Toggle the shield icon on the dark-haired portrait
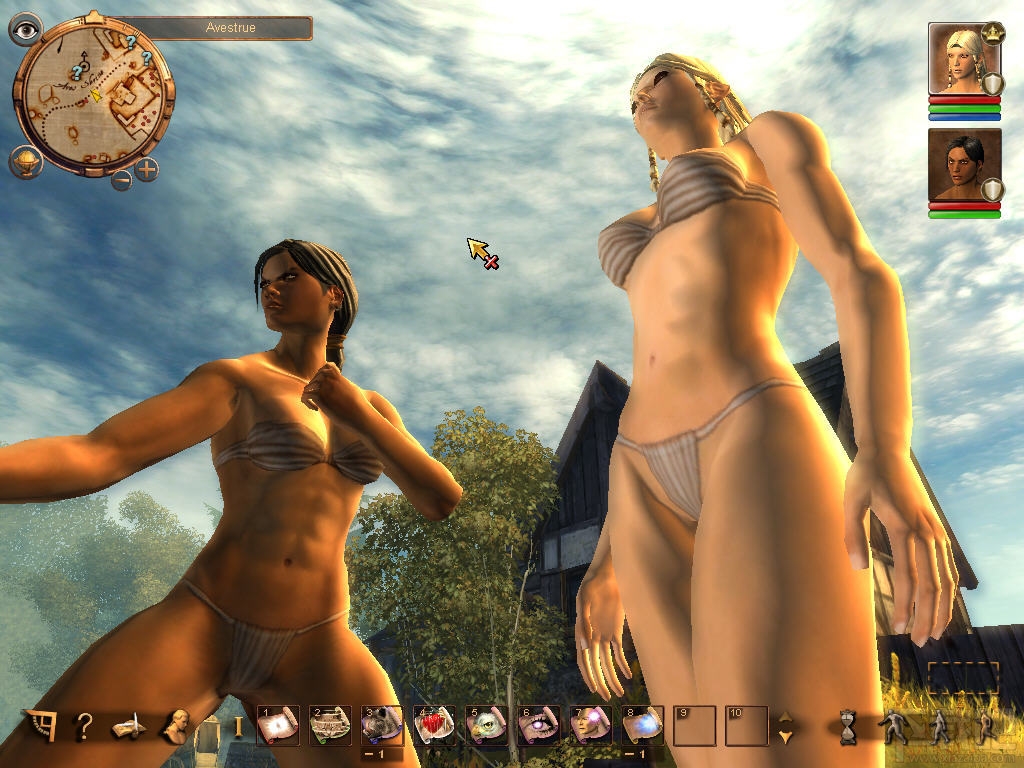Image resolution: width=1024 pixels, height=768 pixels. 992,190
